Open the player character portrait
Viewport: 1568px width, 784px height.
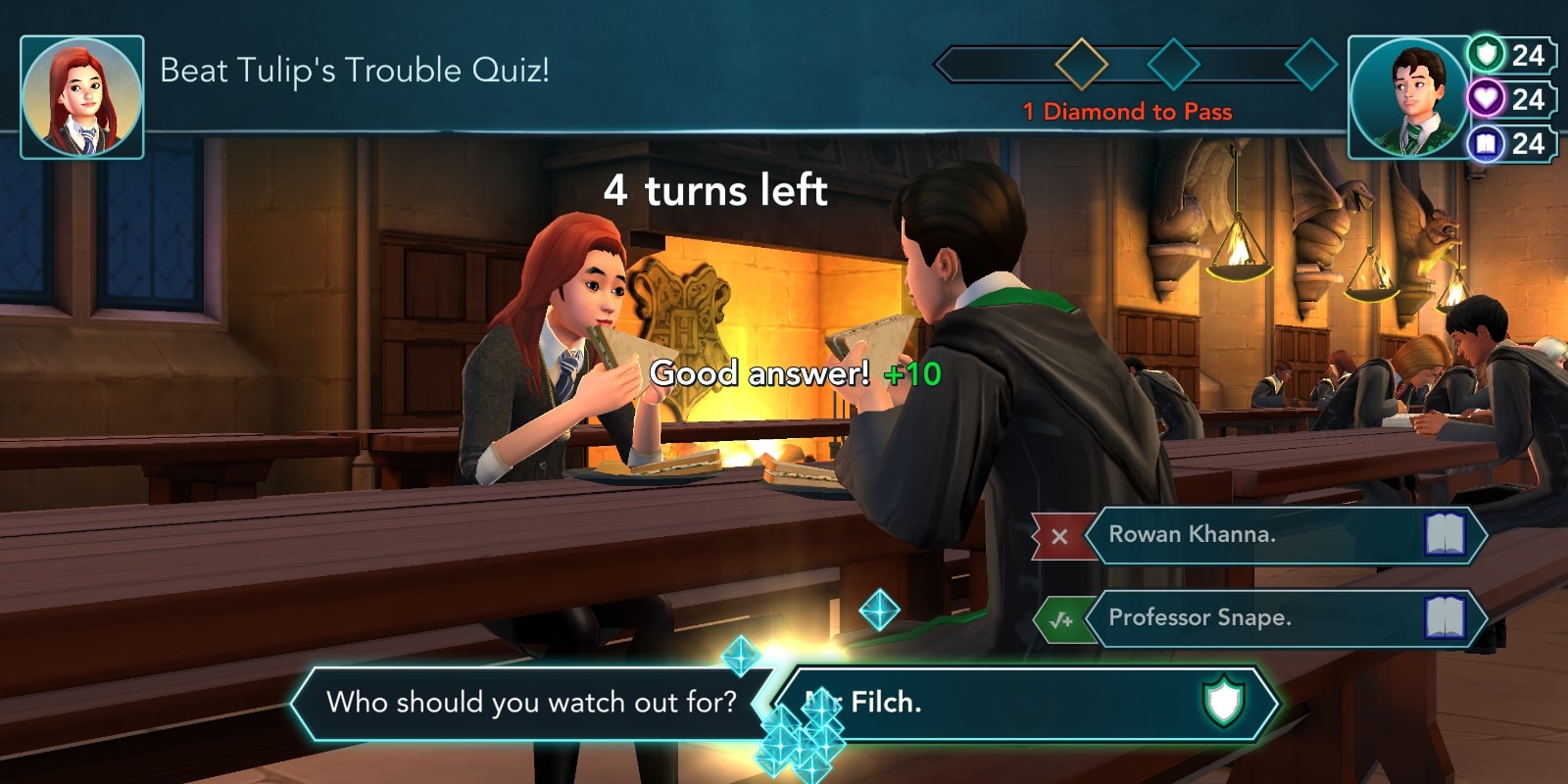[1408, 98]
